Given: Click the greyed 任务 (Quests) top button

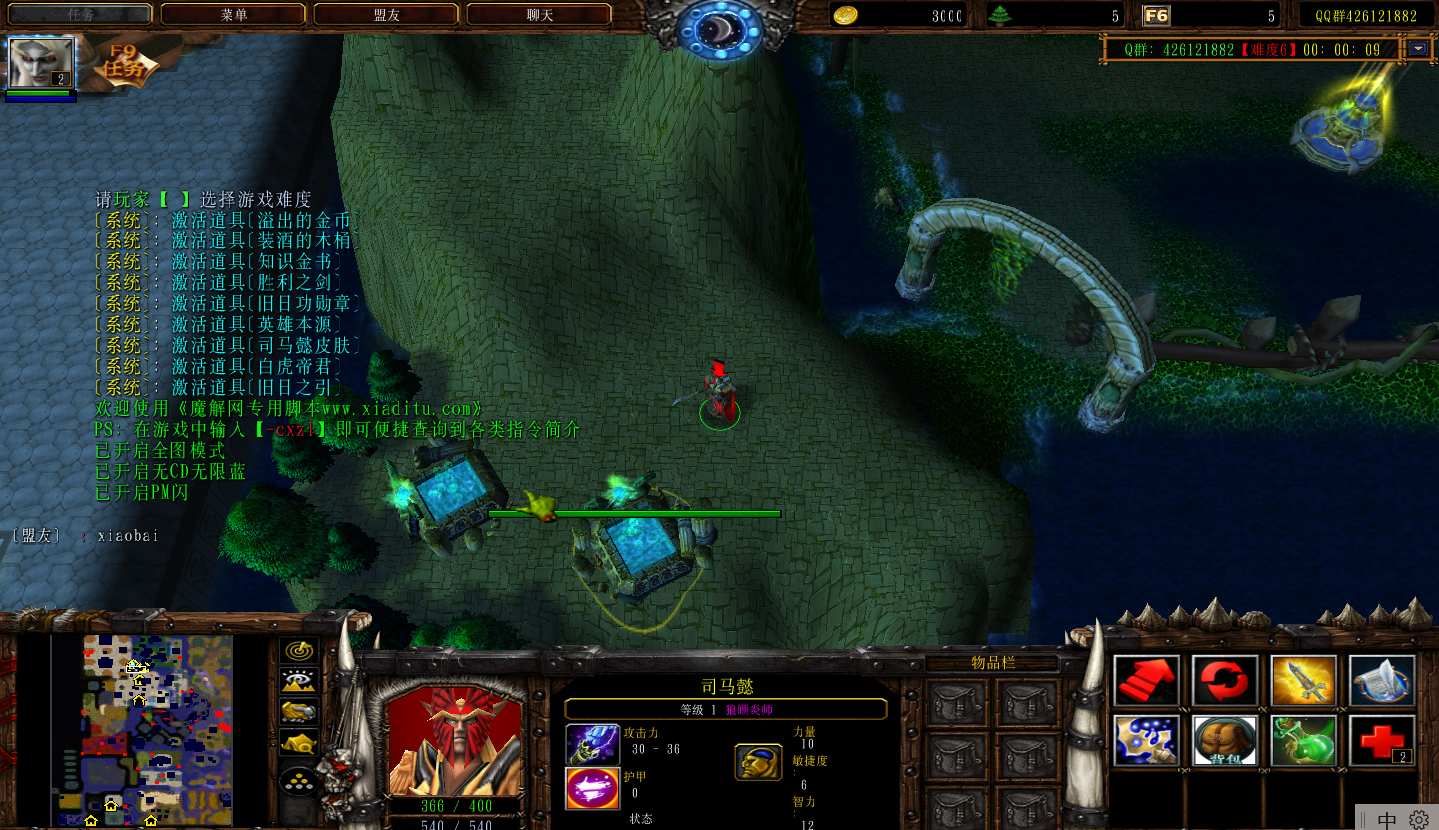Looking at the screenshot, I should tap(80, 15).
